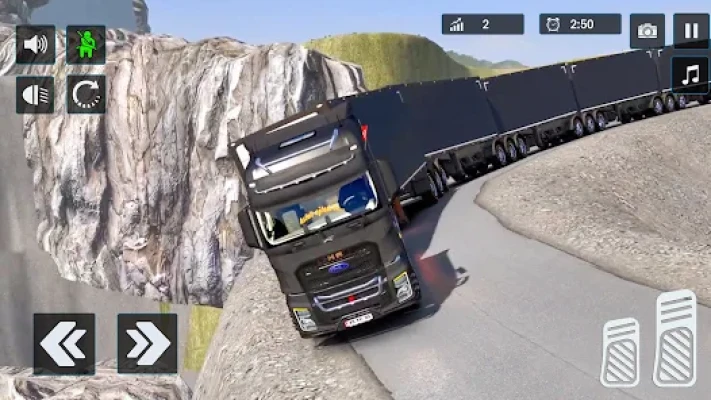
Task: Hit the tall gas pedal
Action: click(676, 337)
